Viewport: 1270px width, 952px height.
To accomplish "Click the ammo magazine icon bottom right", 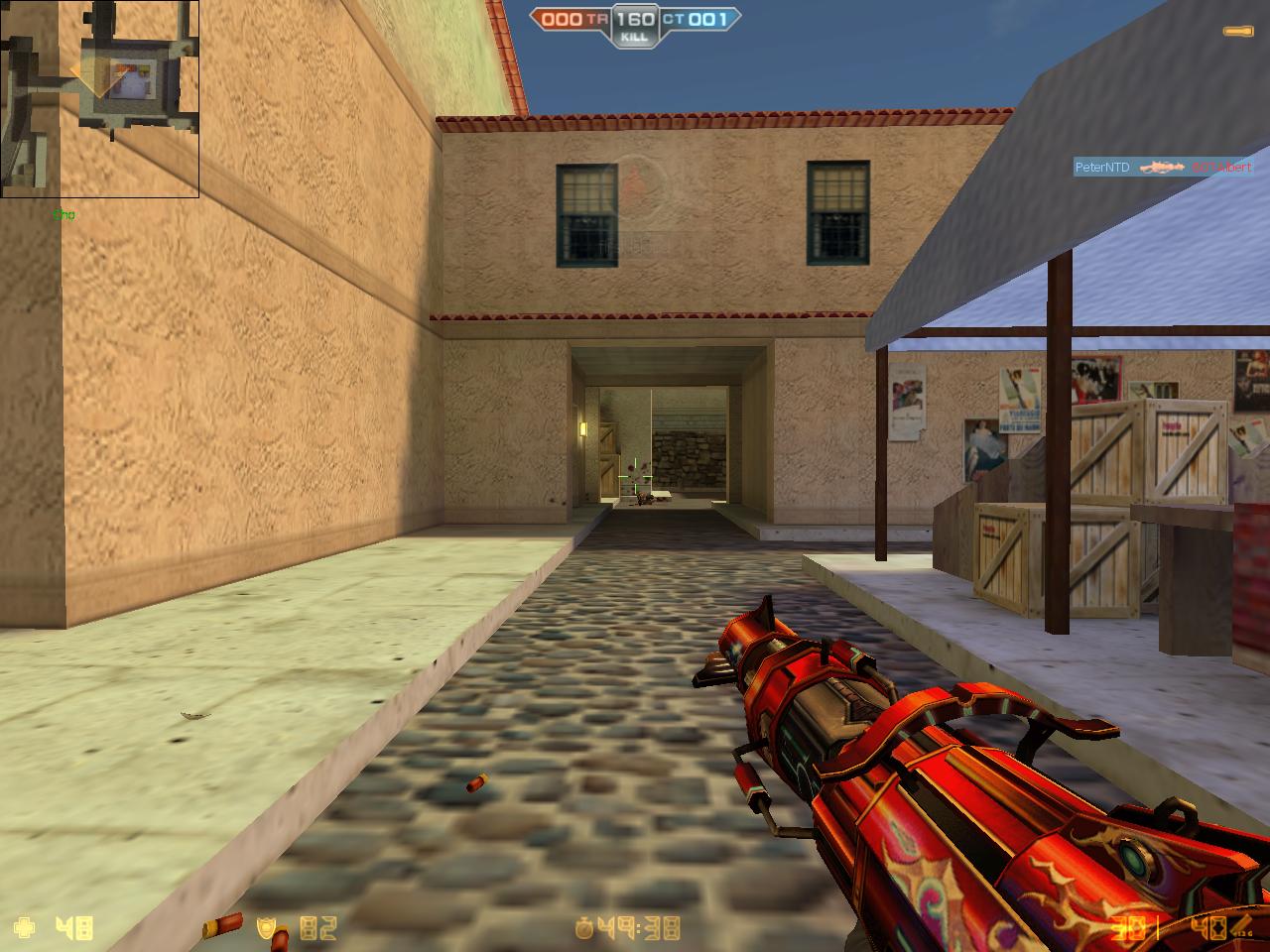I will pyautogui.click(x=1242, y=922).
